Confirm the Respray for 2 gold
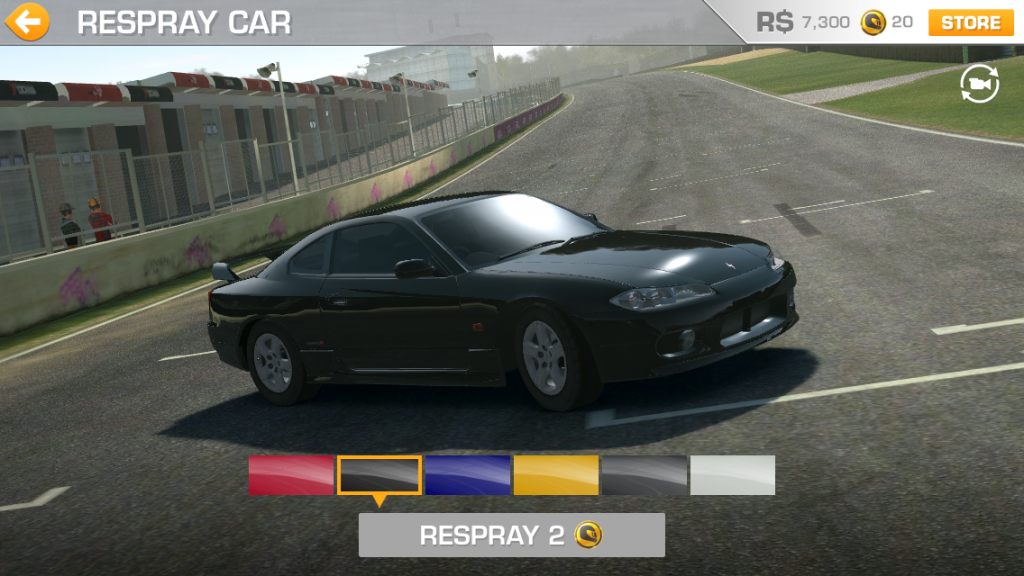Image resolution: width=1024 pixels, height=576 pixels. (x=511, y=535)
